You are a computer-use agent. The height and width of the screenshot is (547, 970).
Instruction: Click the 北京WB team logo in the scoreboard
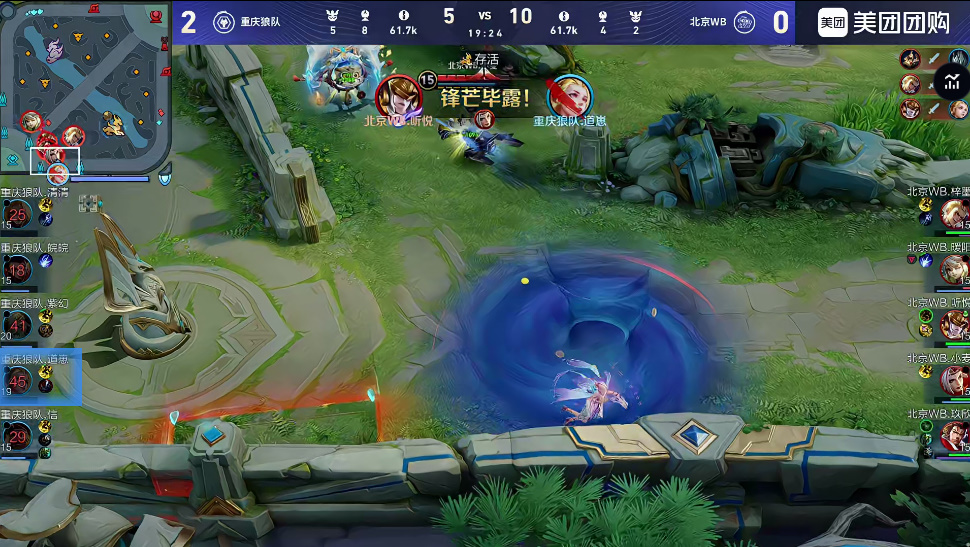[745, 22]
